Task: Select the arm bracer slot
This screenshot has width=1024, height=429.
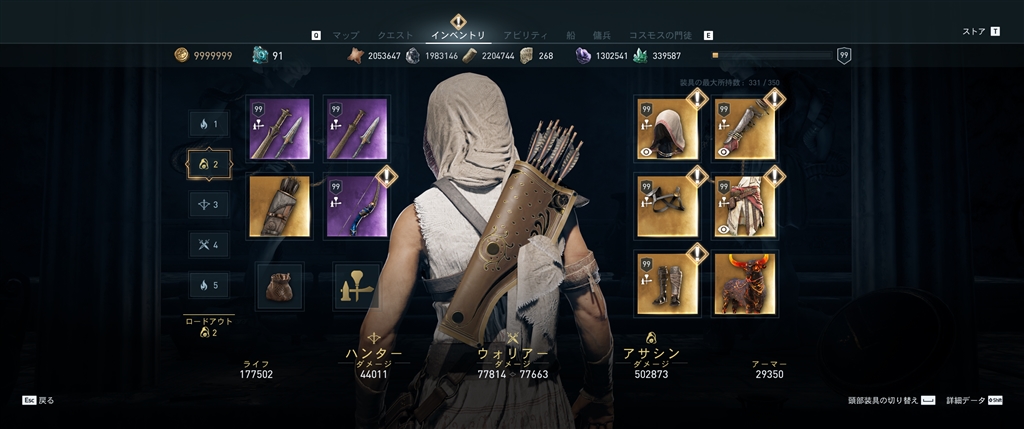Action: pos(745,129)
